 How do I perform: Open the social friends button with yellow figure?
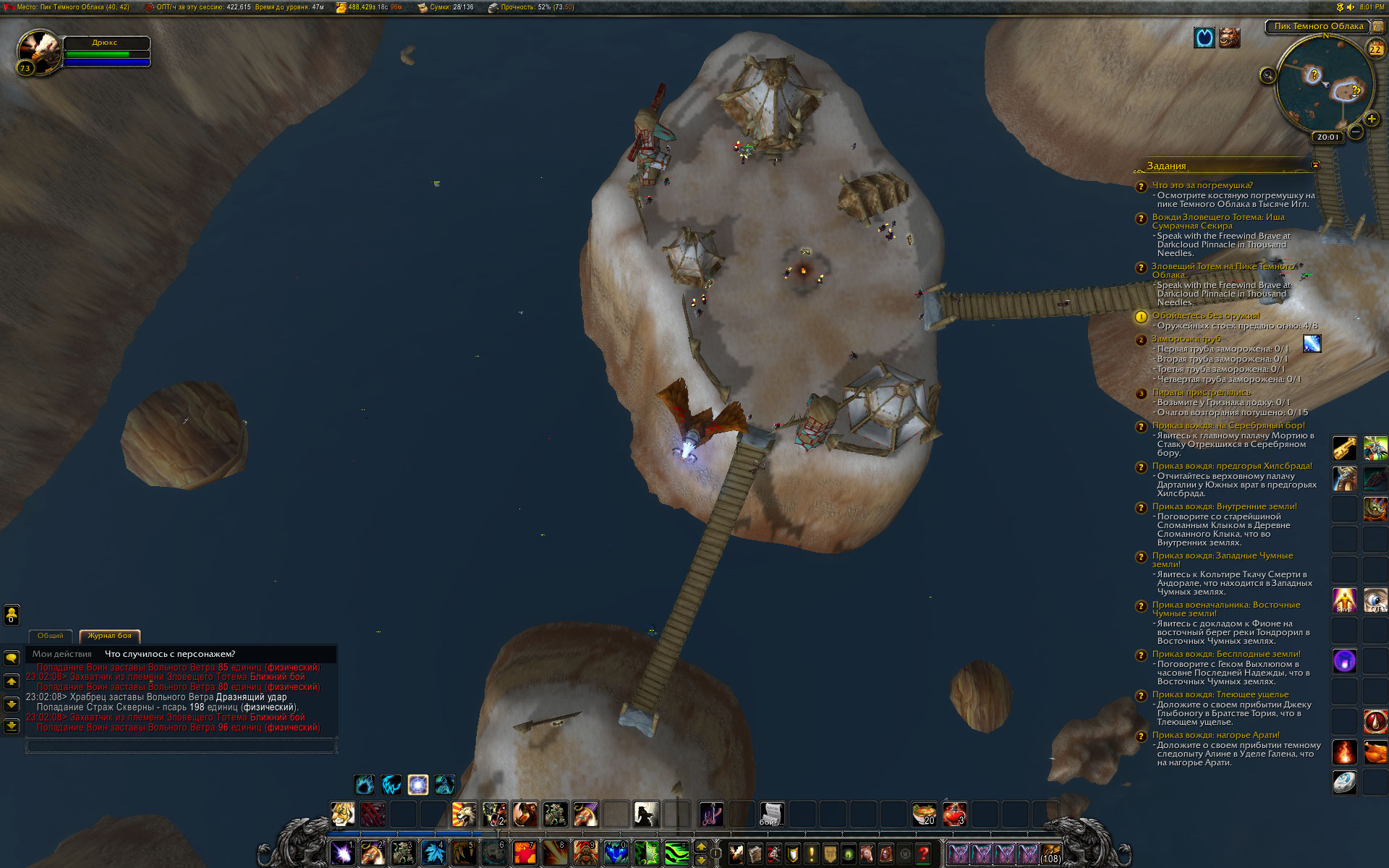coord(12,615)
